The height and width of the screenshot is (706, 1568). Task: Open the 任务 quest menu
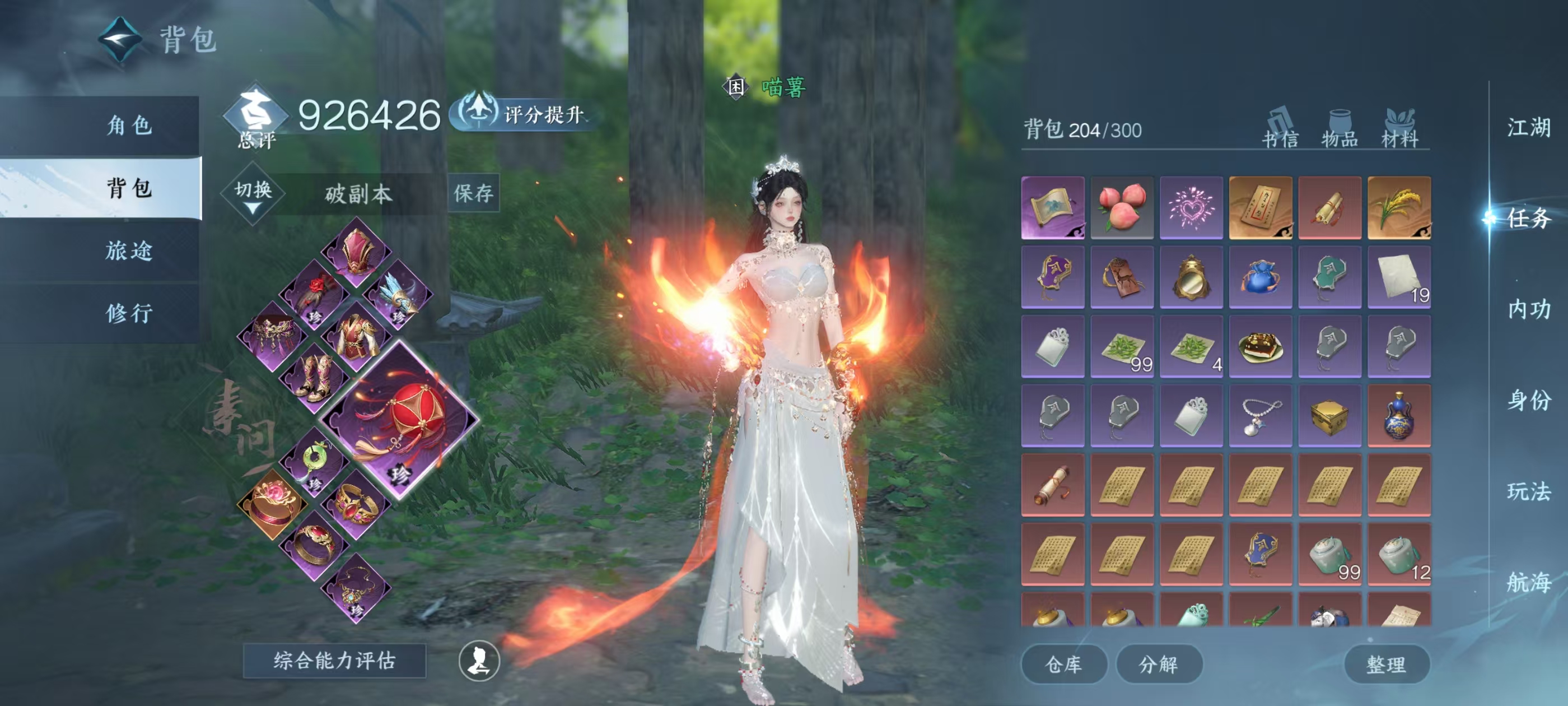pyautogui.click(x=1528, y=218)
